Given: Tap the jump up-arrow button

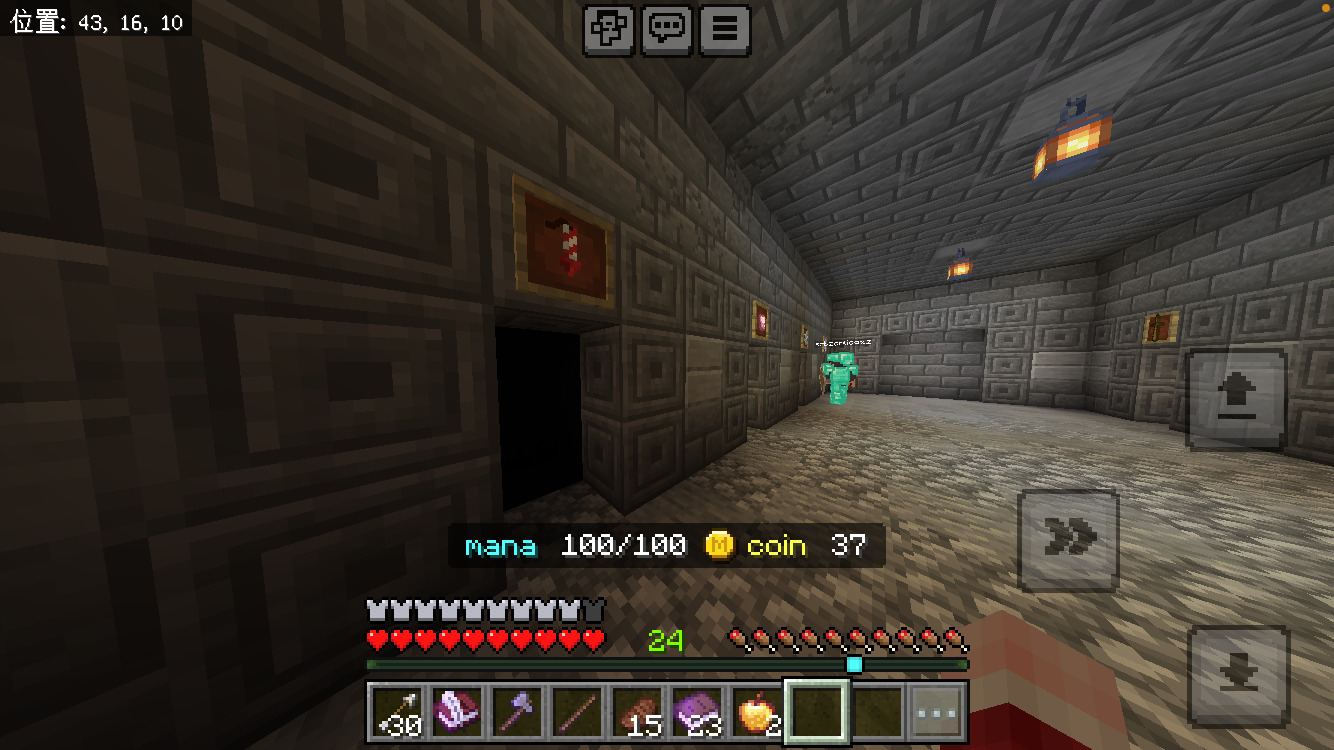Looking at the screenshot, I should (x=1236, y=399).
